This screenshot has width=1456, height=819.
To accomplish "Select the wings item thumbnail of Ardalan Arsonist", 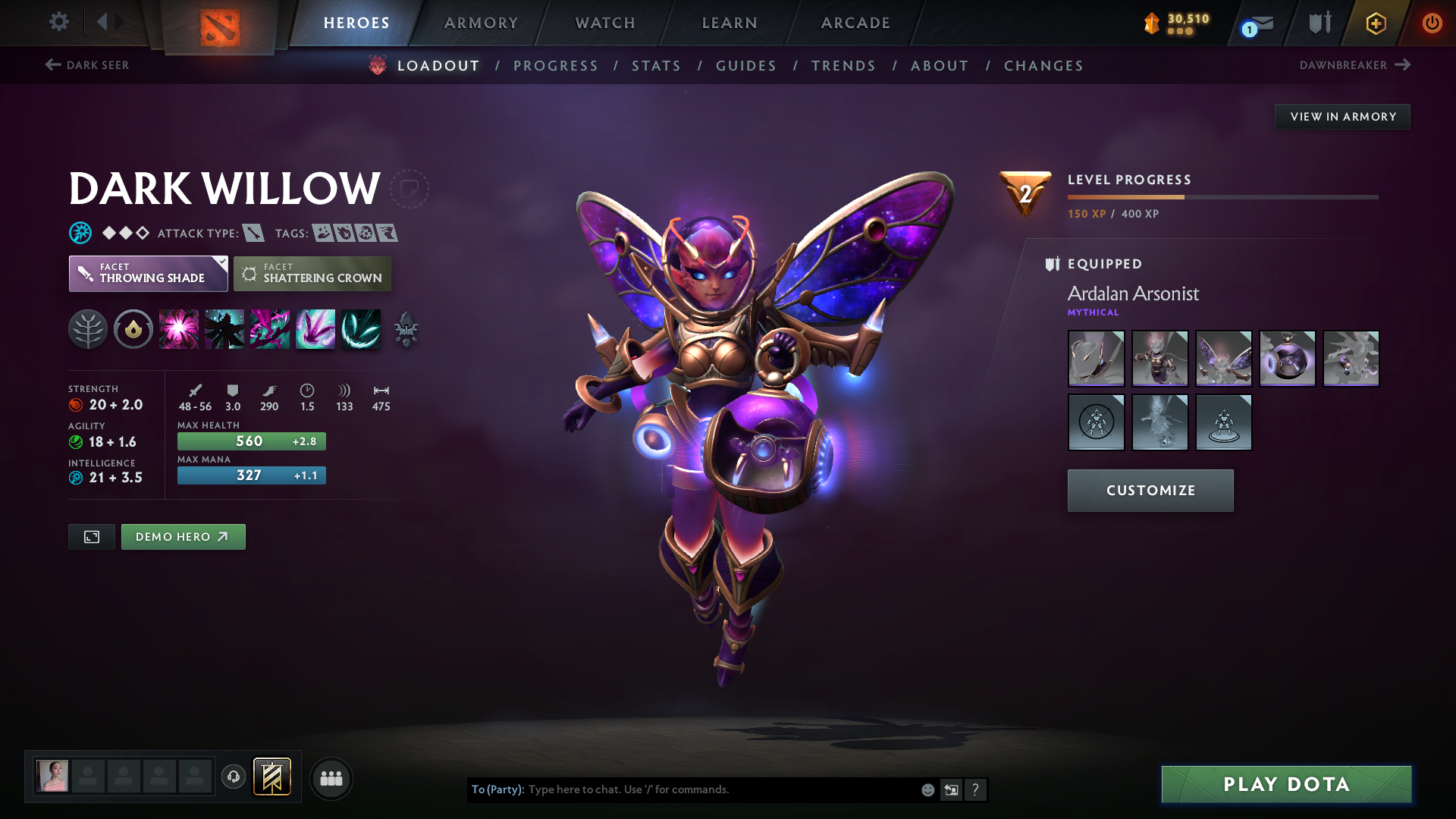I will (1223, 359).
